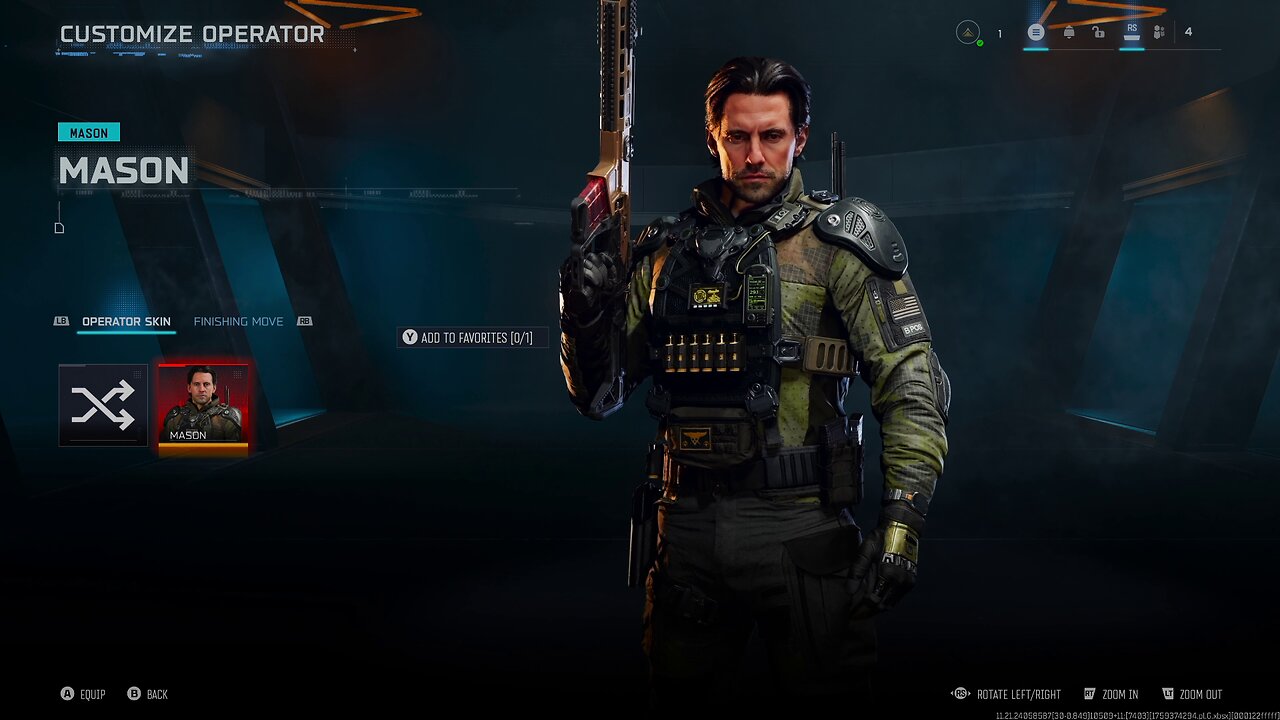Click the player rank emblem
The height and width of the screenshot is (720, 1280).
[x=968, y=33]
